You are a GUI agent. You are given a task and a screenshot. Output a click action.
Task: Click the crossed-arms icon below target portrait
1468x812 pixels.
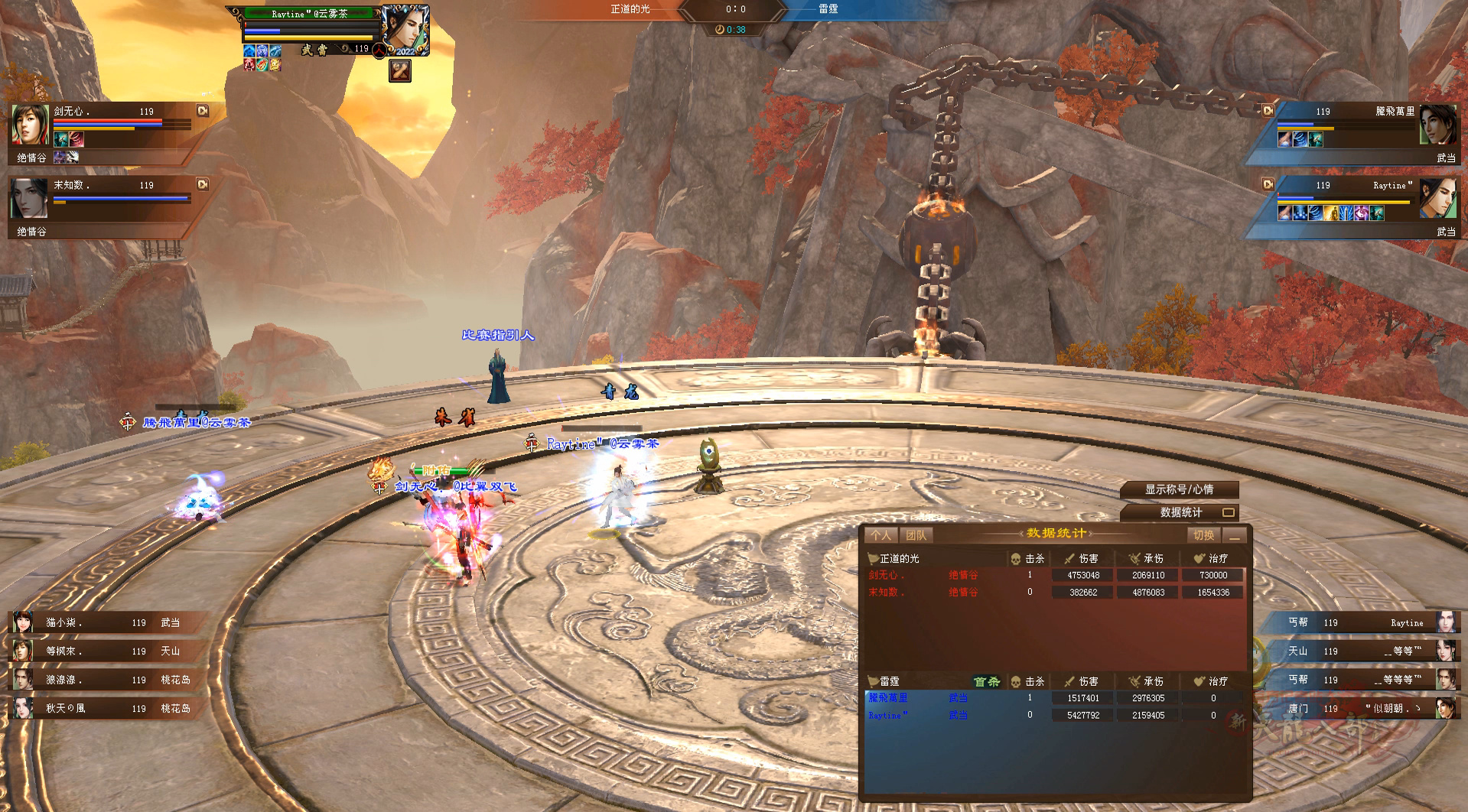click(x=400, y=71)
